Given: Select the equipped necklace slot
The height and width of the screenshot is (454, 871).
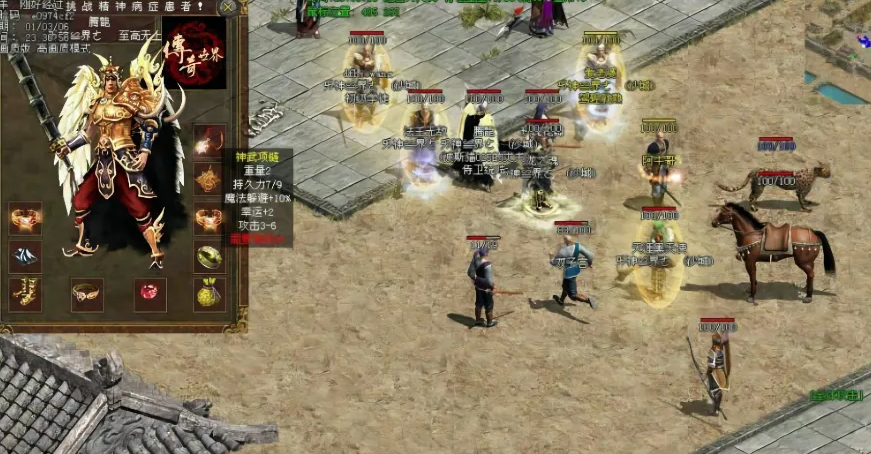Looking at the screenshot, I should tap(208, 141).
